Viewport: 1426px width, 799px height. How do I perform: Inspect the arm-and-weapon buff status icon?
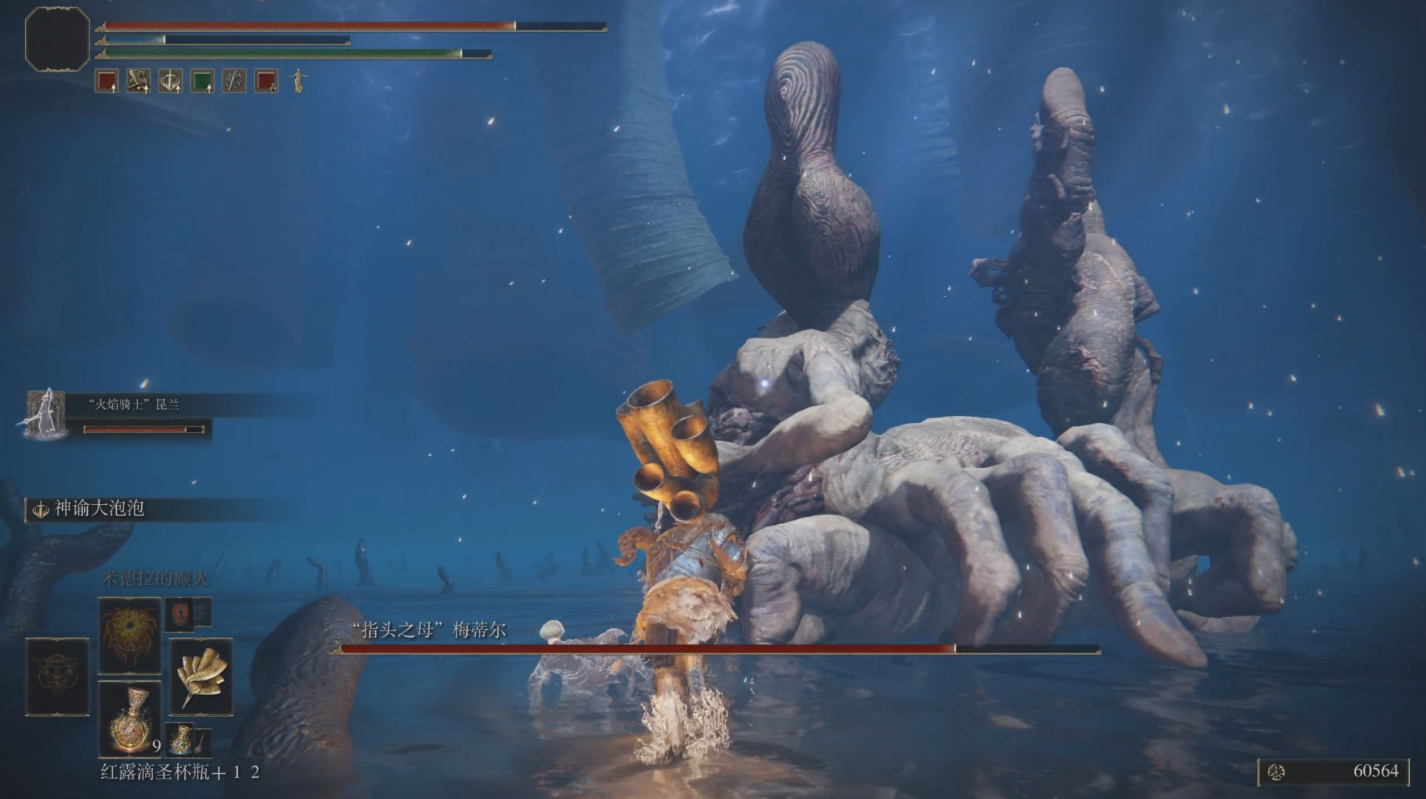tap(138, 81)
